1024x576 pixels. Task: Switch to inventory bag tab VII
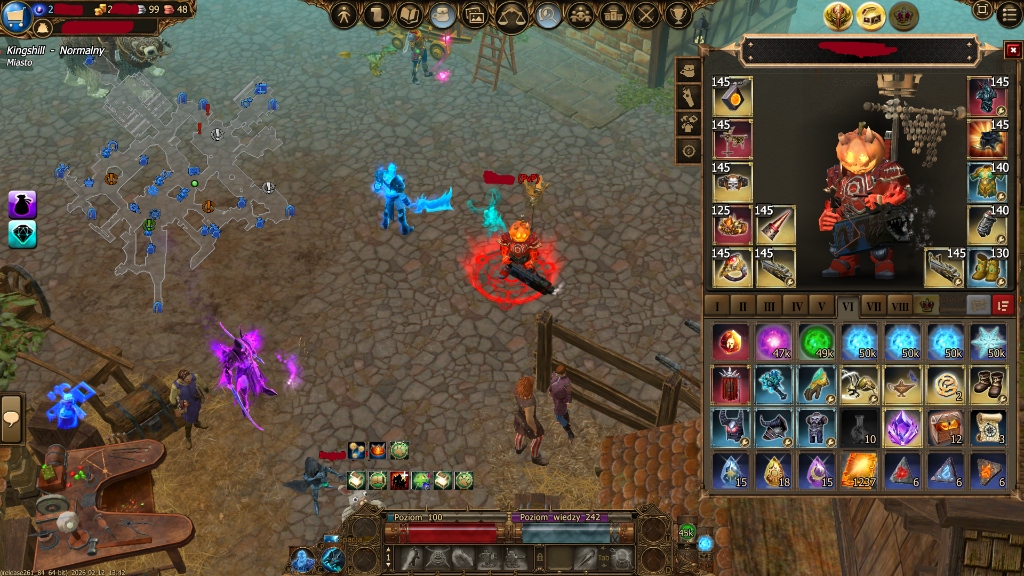(x=873, y=305)
